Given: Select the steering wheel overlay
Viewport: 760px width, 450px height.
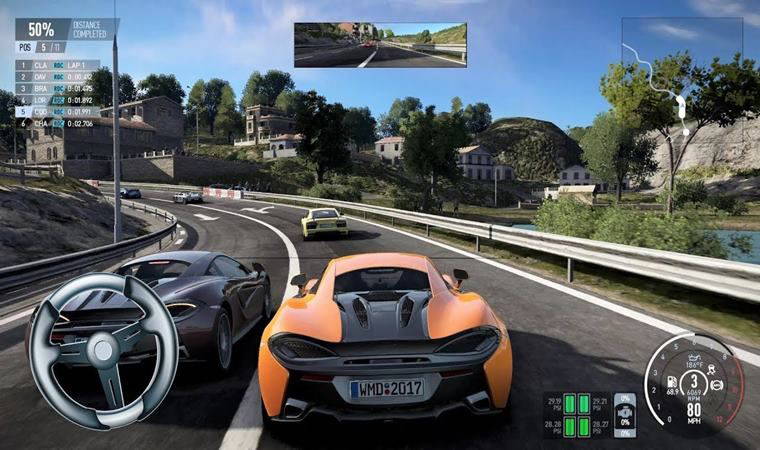Looking at the screenshot, I should point(103,349).
